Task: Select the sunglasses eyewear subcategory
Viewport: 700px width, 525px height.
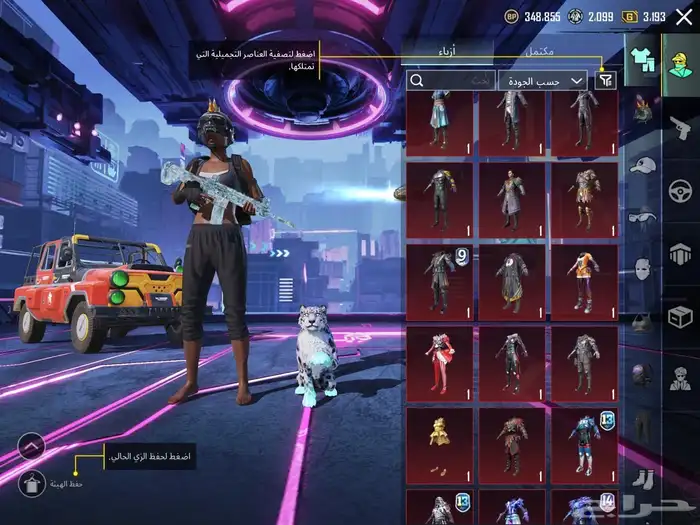Action: click(x=642, y=216)
